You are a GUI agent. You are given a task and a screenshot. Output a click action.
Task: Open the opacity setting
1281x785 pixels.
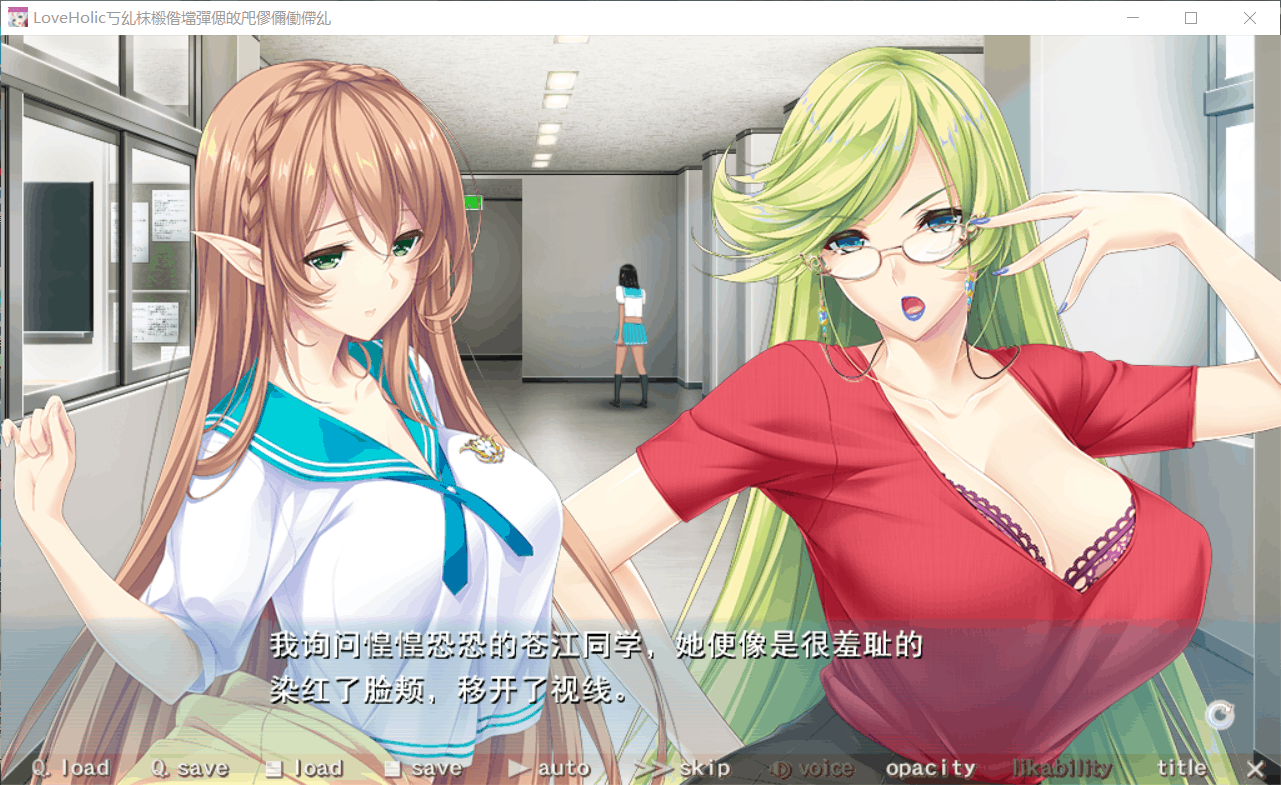pos(930,768)
